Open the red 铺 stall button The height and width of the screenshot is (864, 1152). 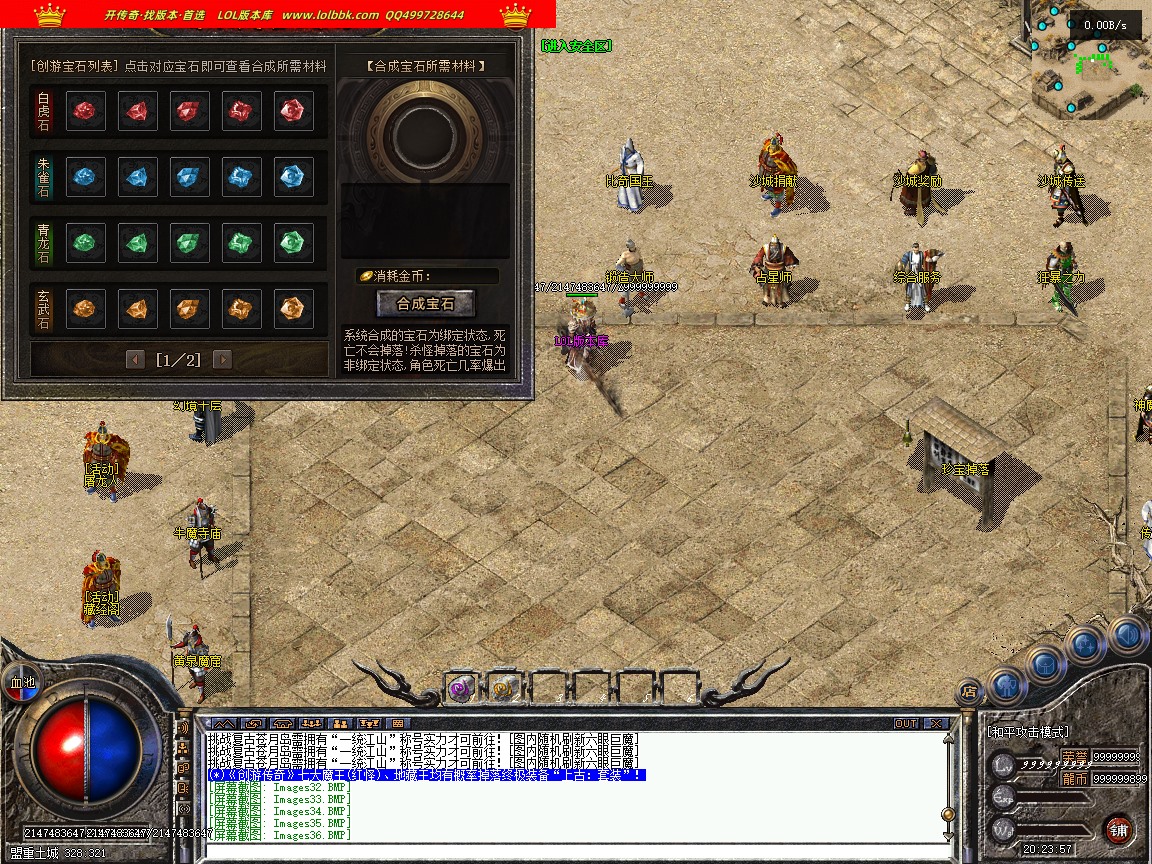tap(1118, 829)
